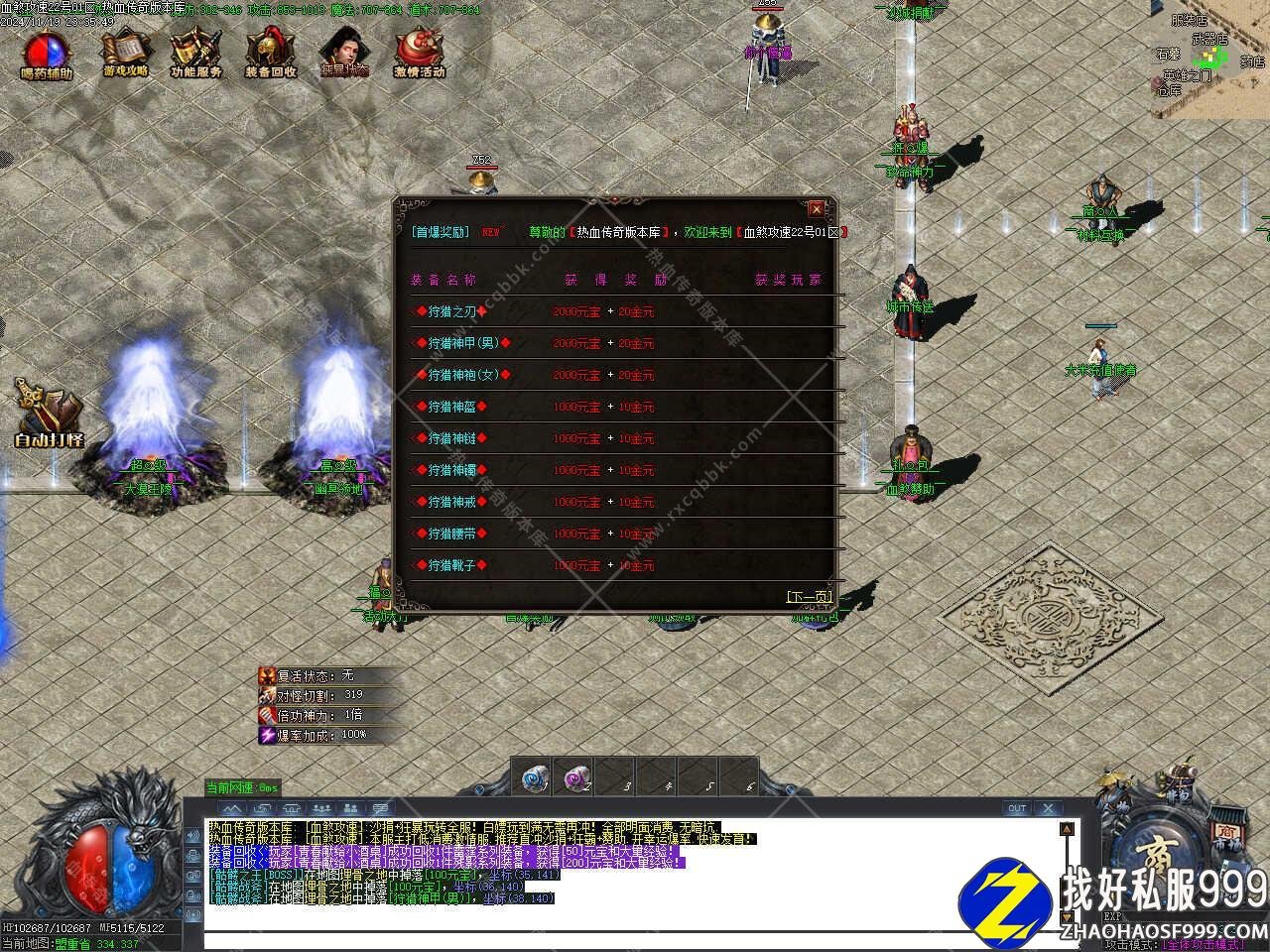Image resolution: width=1270 pixels, height=952 pixels.
Task: Select the 狩猎之刃 reward row
Action: coord(450,311)
